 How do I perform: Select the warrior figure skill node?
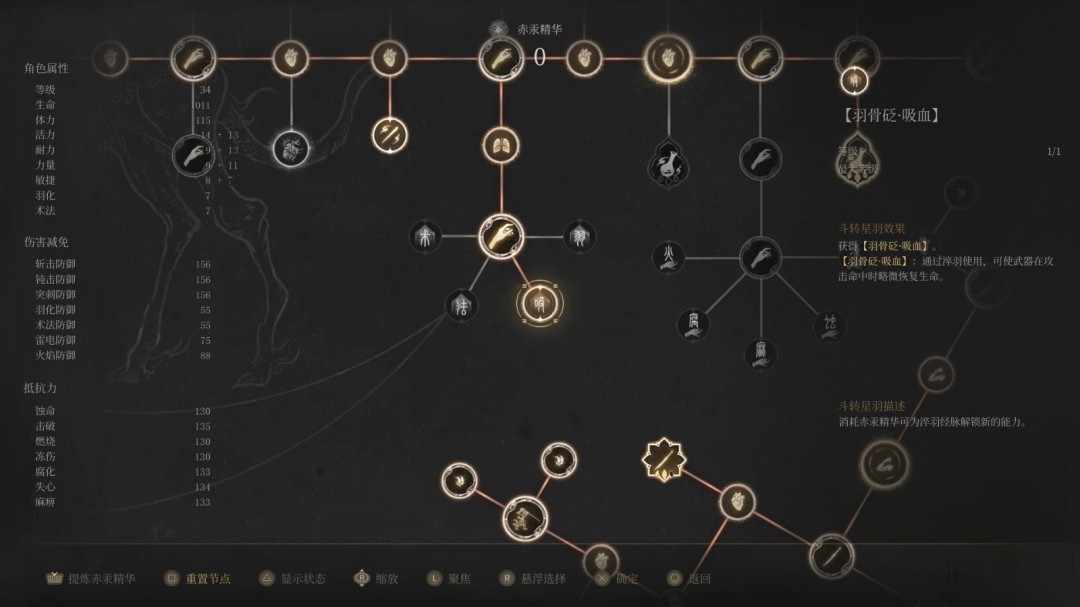524,517
